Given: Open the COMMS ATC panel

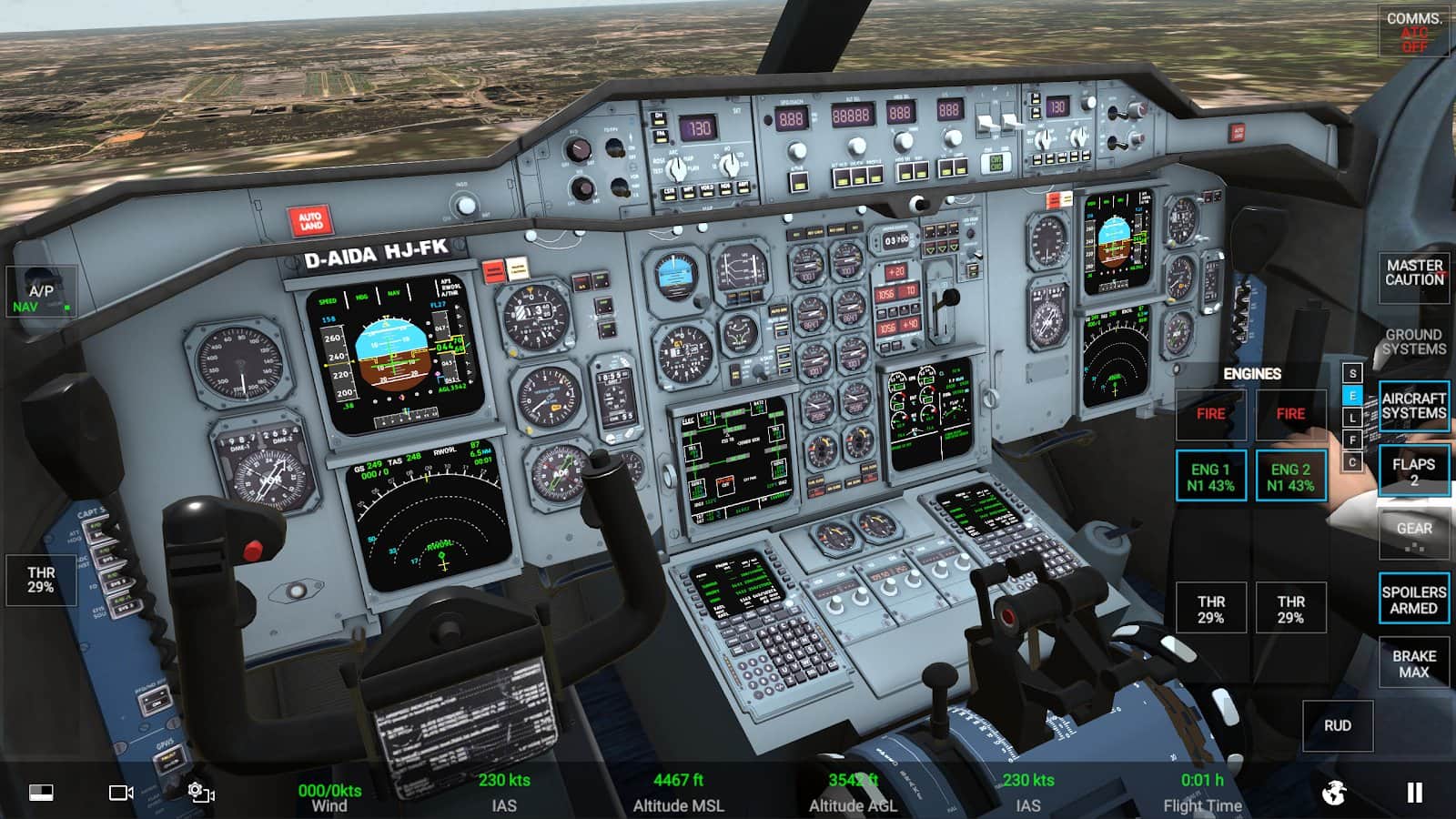Looking at the screenshot, I should (x=1413, y=32).
